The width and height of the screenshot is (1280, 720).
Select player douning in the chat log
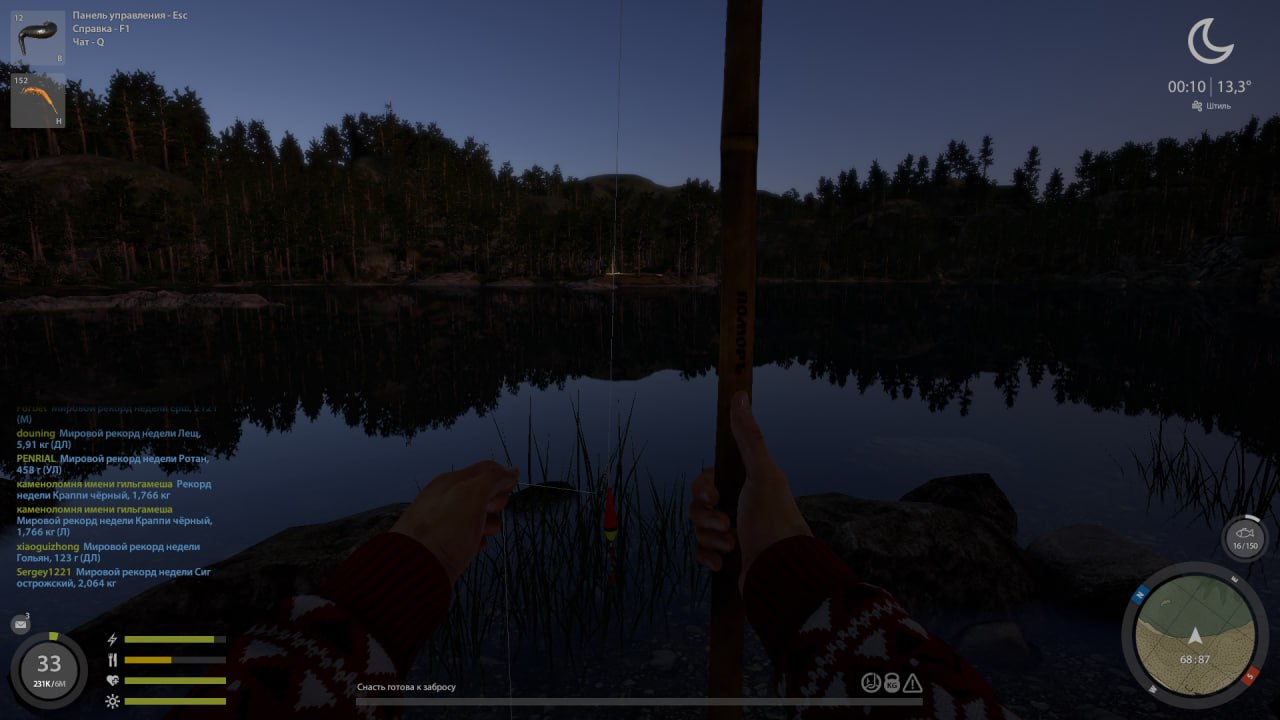[36, 433]
